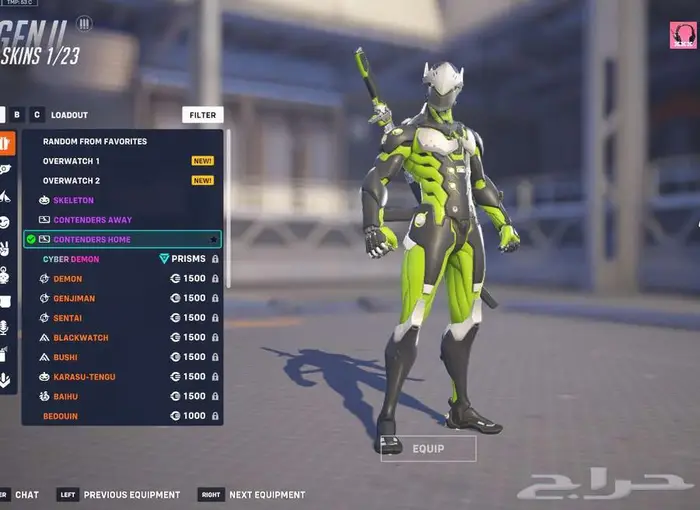Choose the Baihu skin
This screenshot has width=700, height=510.
click(65, 397)
